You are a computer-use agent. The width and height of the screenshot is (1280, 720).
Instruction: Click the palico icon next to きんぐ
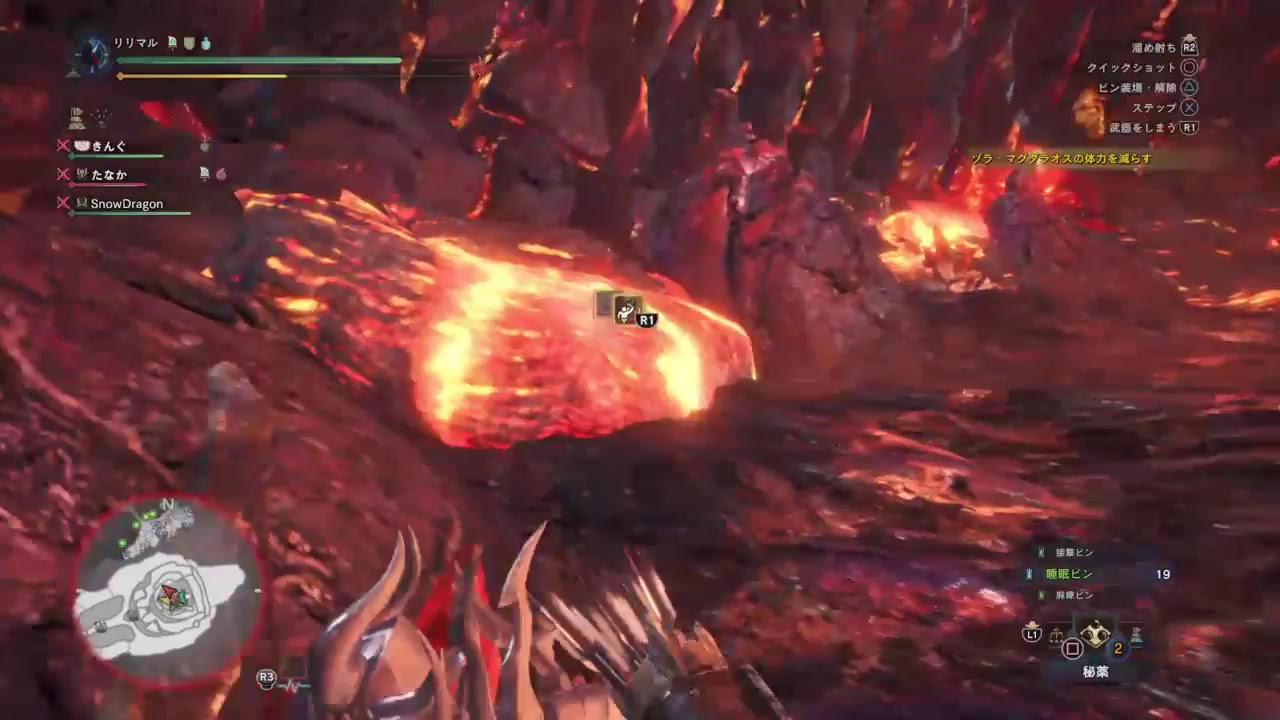(81, 146)
